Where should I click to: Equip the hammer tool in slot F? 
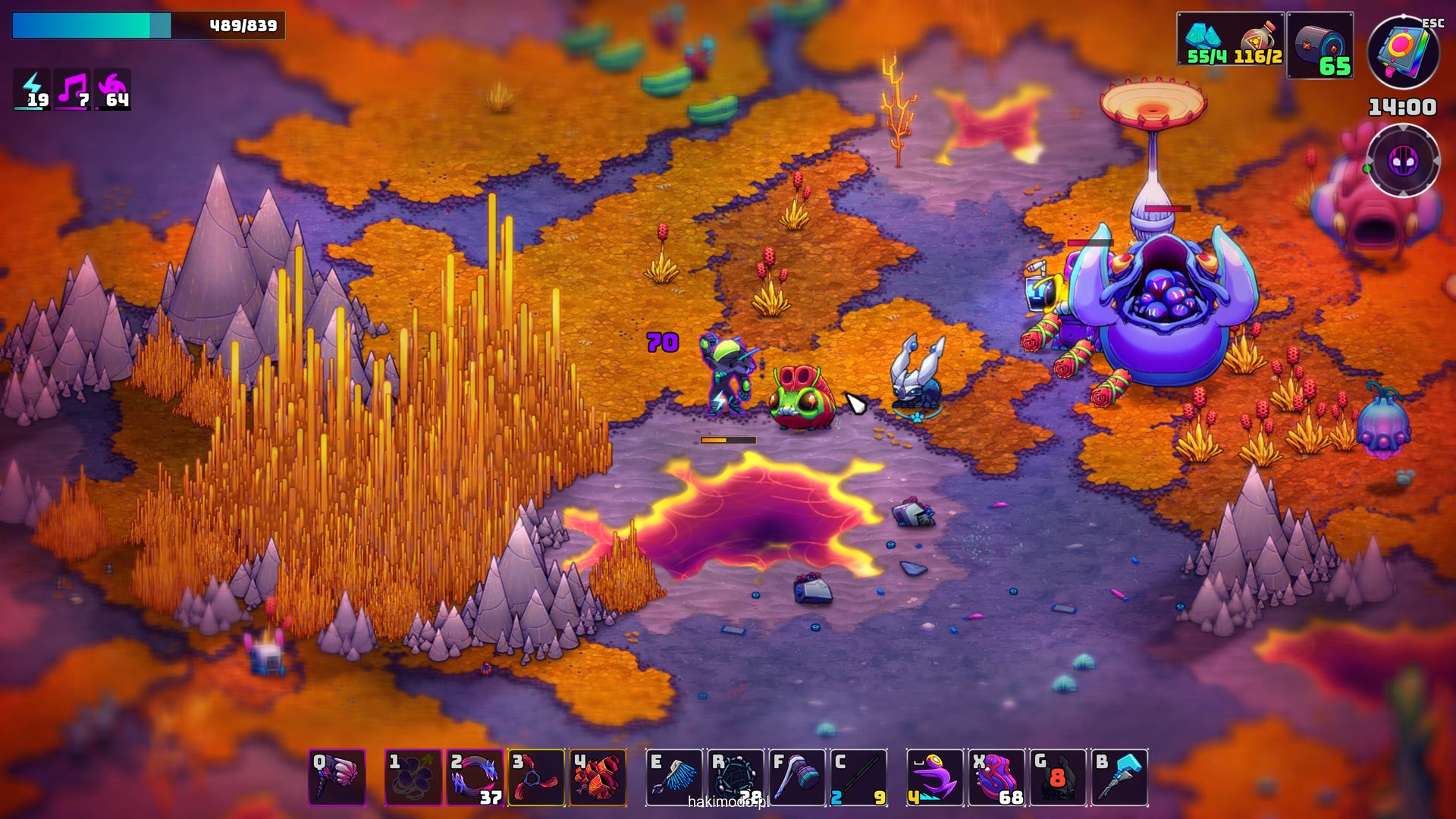tap(797, 777)
